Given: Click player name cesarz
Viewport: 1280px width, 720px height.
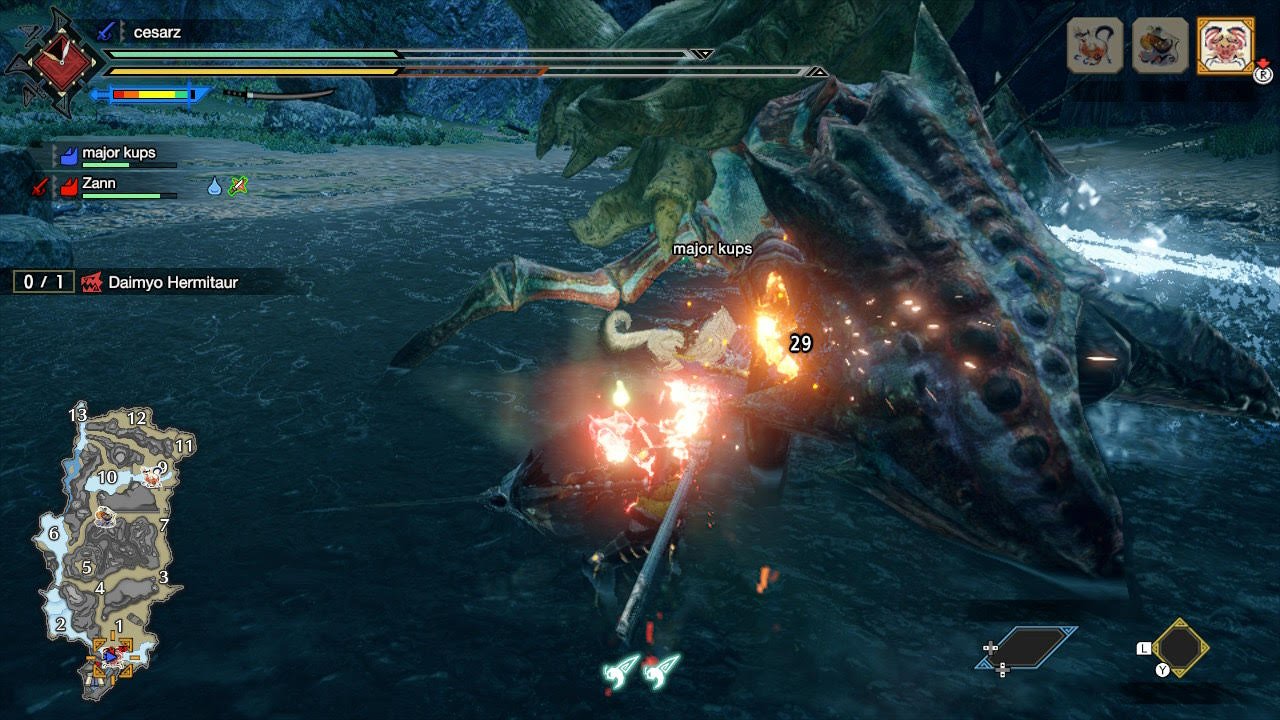Looking at the screenshot, I should (x=157, y=32).
